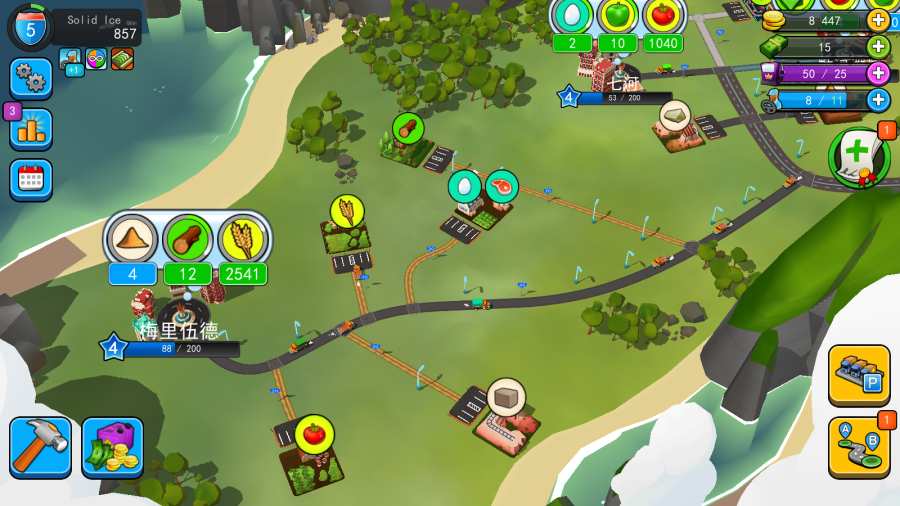This screenshot has width=900, height=506.
Task: Select the wood log lumber mill bubble
Action: coord(408,128)
